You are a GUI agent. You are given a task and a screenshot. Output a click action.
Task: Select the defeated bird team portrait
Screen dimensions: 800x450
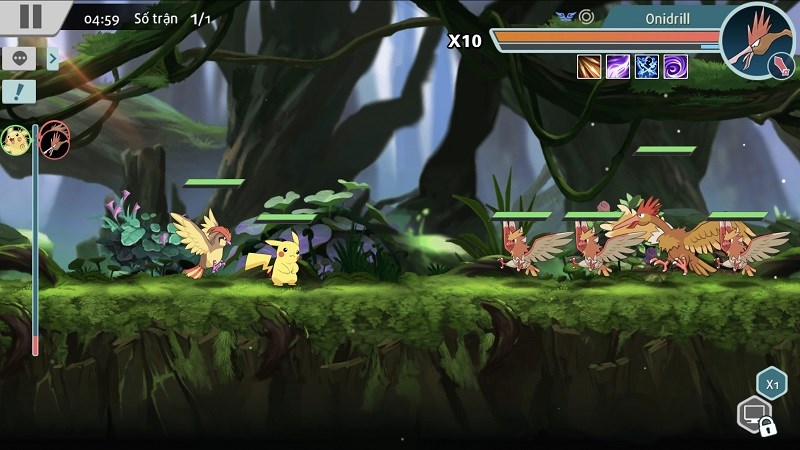tap(53, 140)
